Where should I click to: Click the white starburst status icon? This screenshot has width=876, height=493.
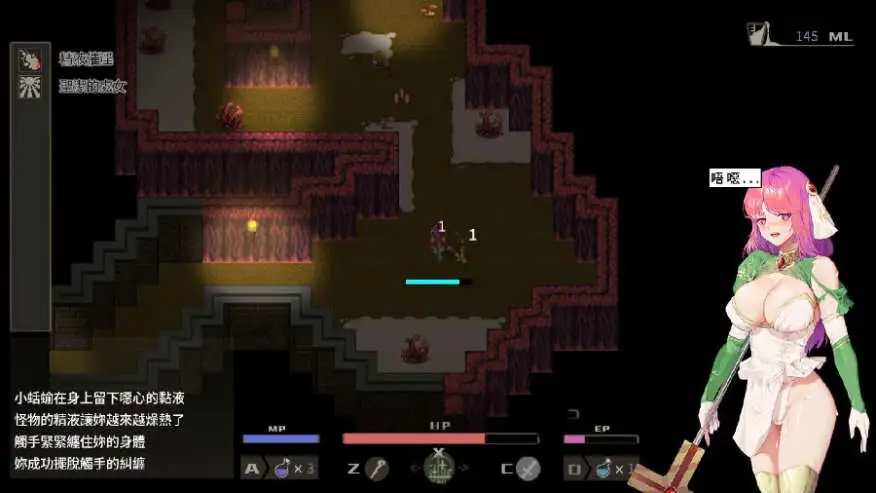(x=30, y=86)
